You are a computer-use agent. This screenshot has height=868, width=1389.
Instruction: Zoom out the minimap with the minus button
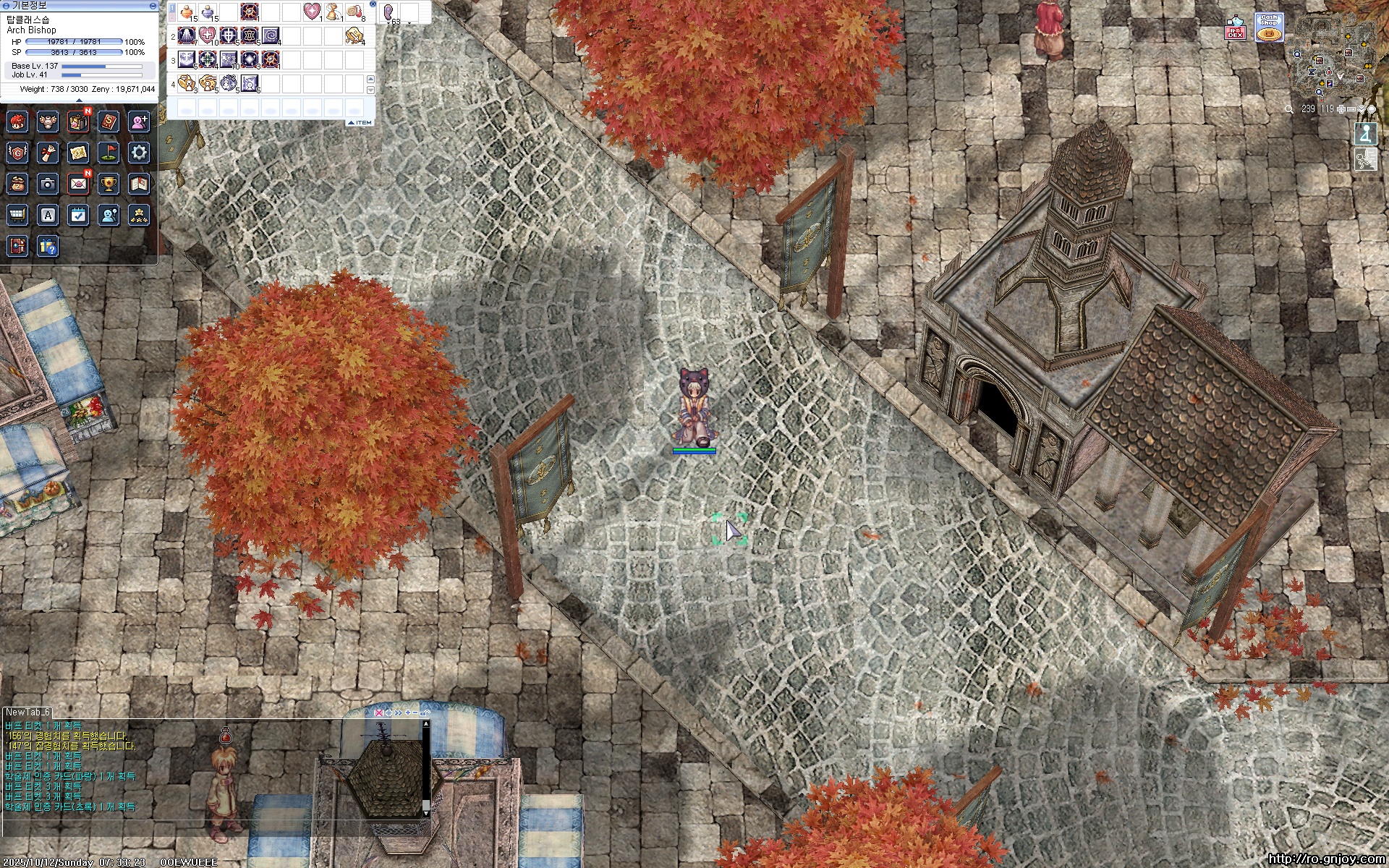point(1351,109)
